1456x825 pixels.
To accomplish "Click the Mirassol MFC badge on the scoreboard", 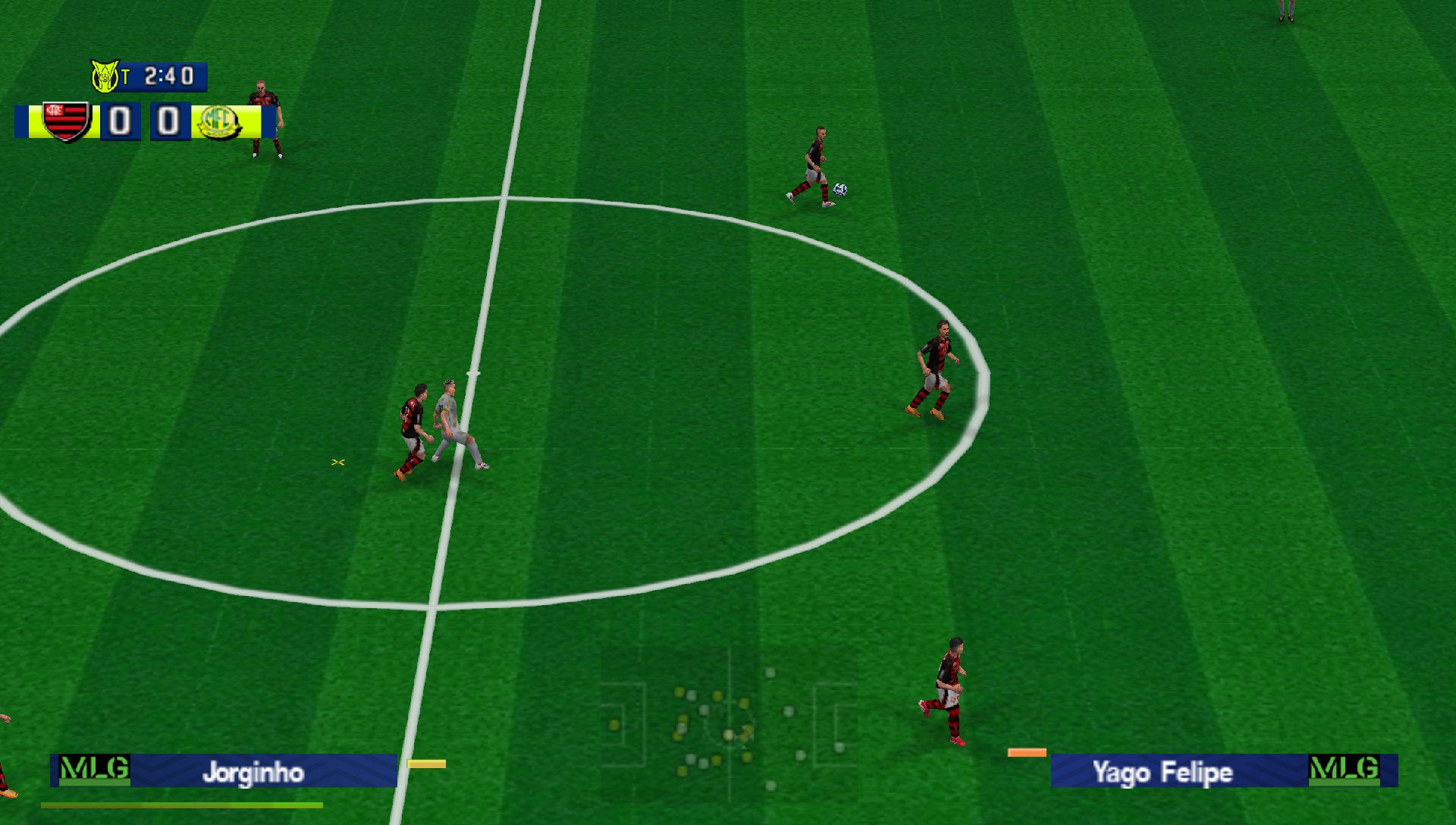I will 218,121.
